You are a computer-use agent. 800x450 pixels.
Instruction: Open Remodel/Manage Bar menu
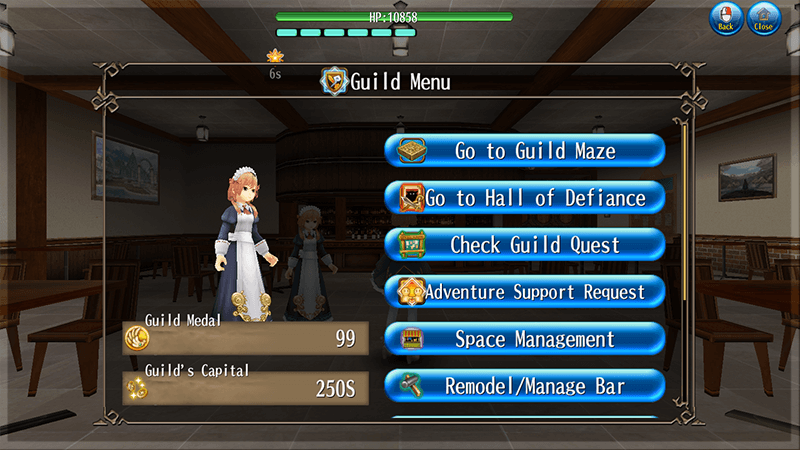pyautogui.click(x=525, y=386)
